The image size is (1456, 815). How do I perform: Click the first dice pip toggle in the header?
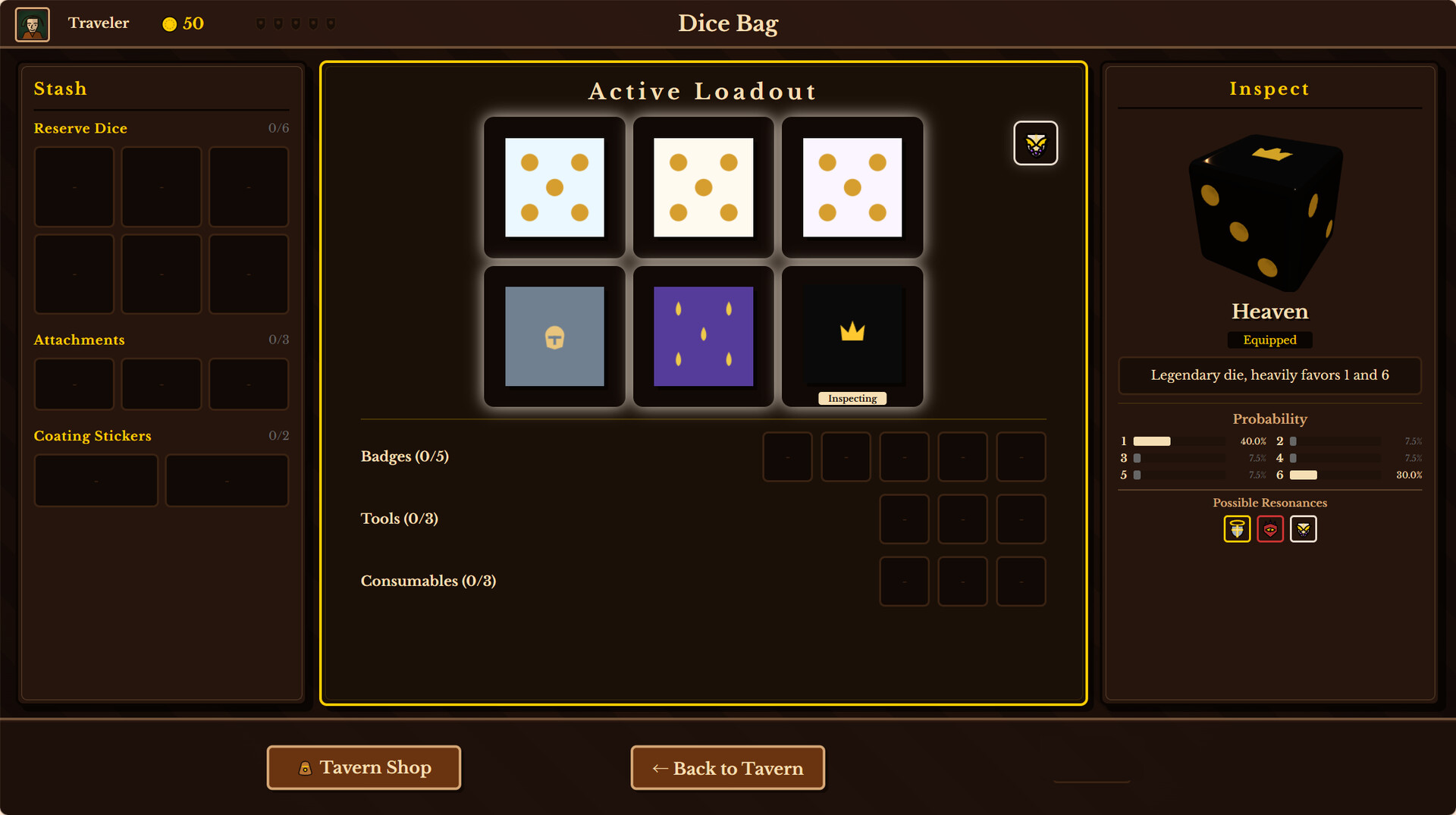point(261,23)
